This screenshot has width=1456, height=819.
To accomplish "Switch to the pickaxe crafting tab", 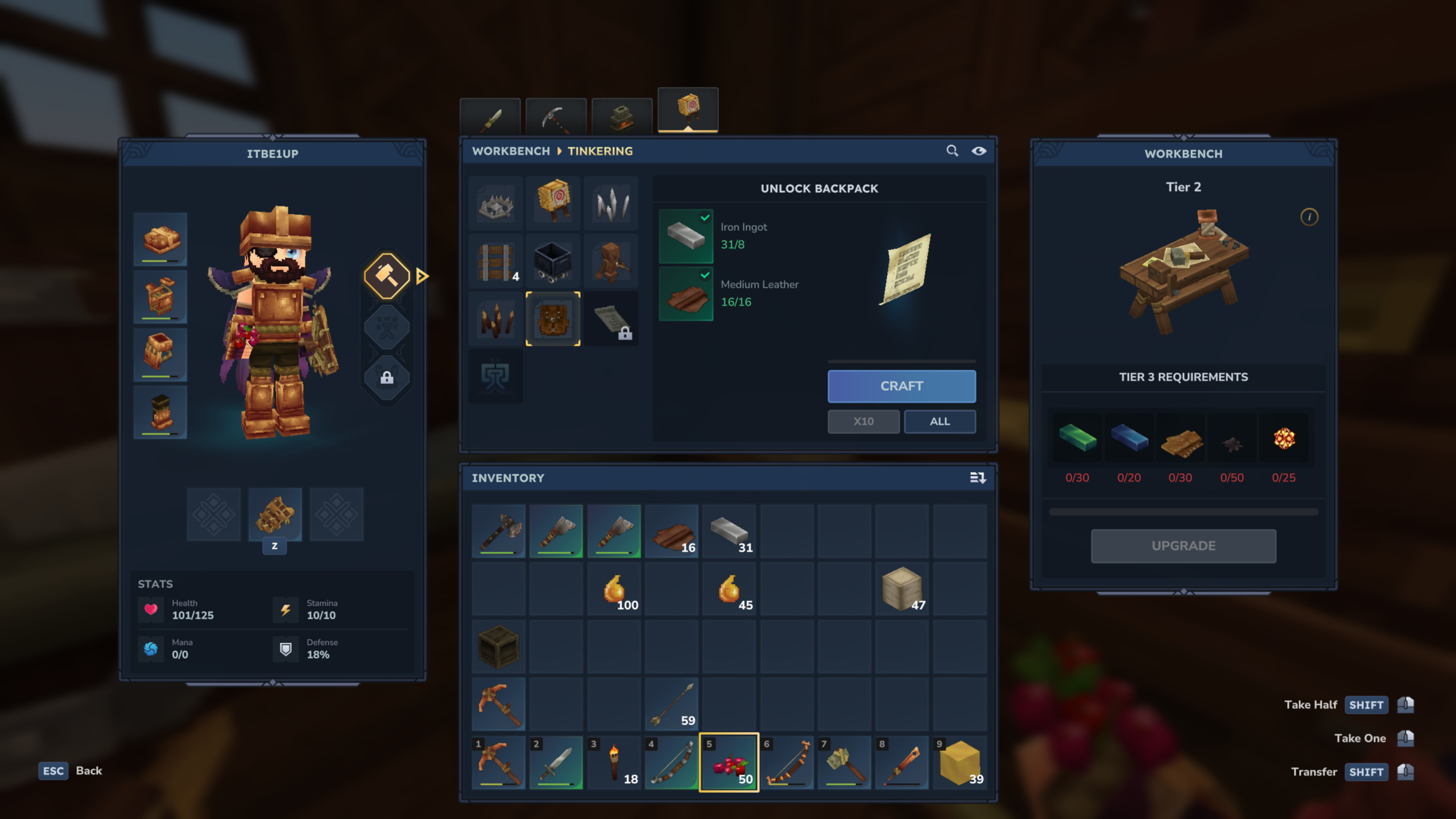I will (x=556, y=115).
